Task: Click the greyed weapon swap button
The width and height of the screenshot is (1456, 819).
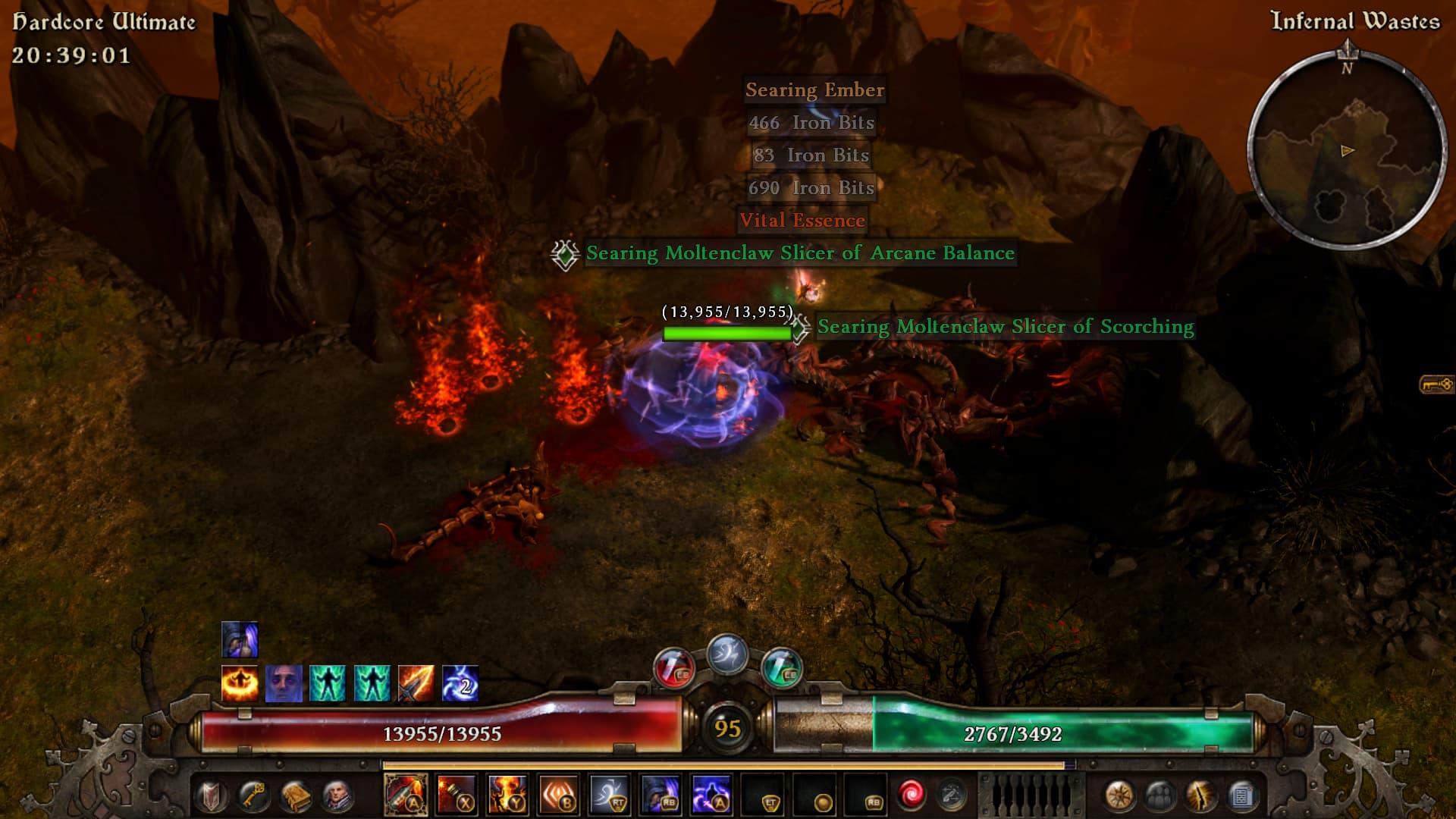Action: coord(951,795)
